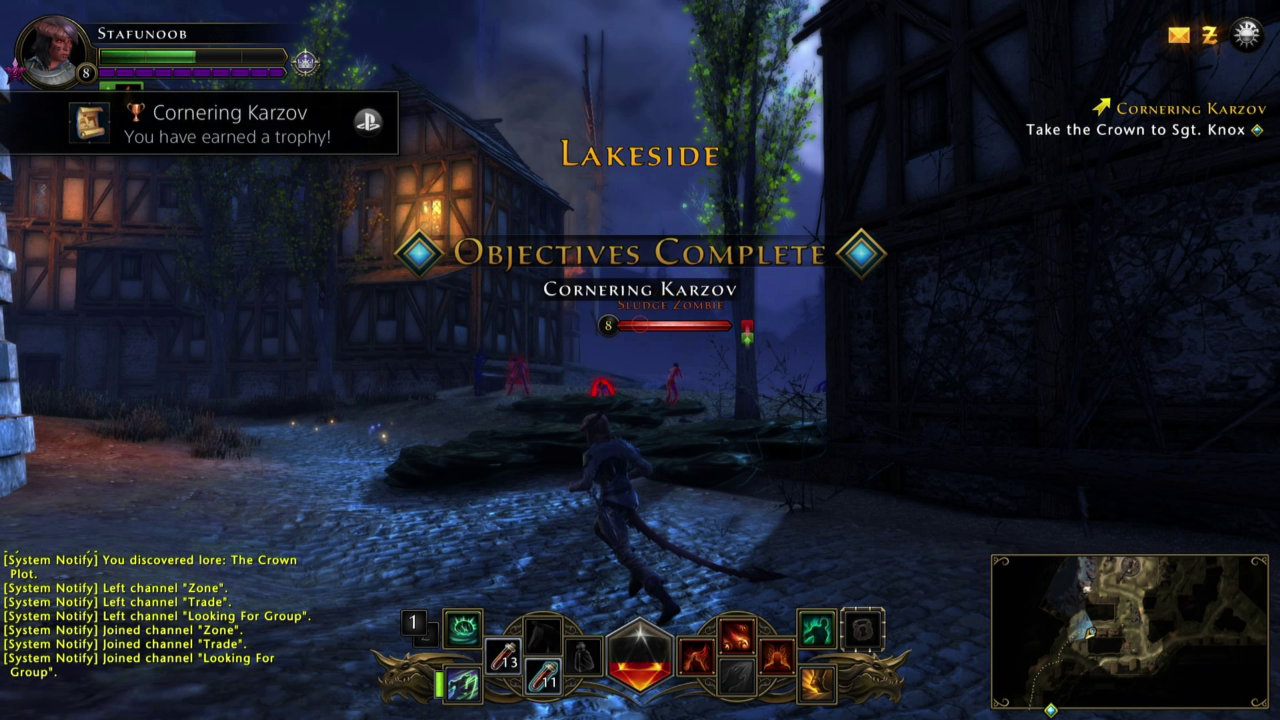1280x720 pixels.
Task: Open the mail envelope icon
Action: coord(1179,36)
